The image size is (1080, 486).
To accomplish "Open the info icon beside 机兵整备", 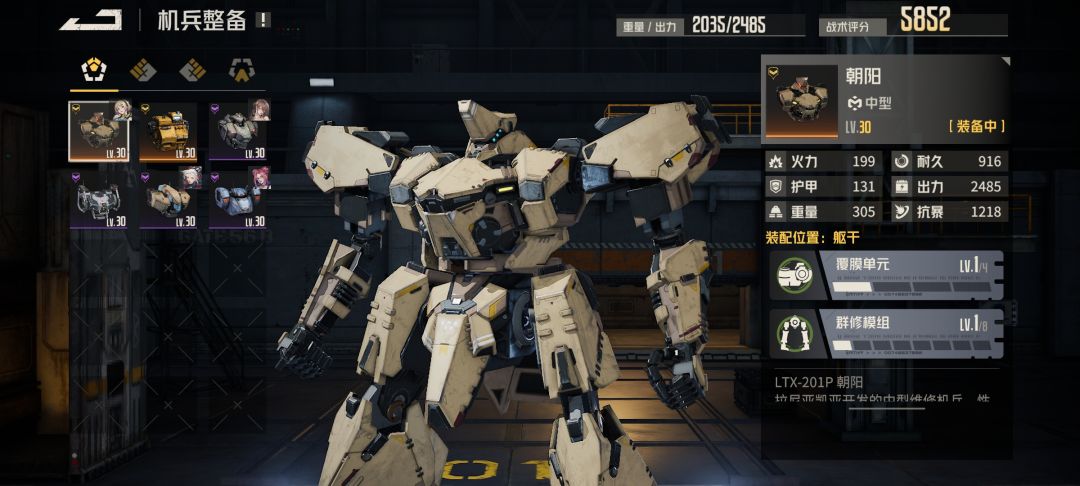I will point(263,20).
